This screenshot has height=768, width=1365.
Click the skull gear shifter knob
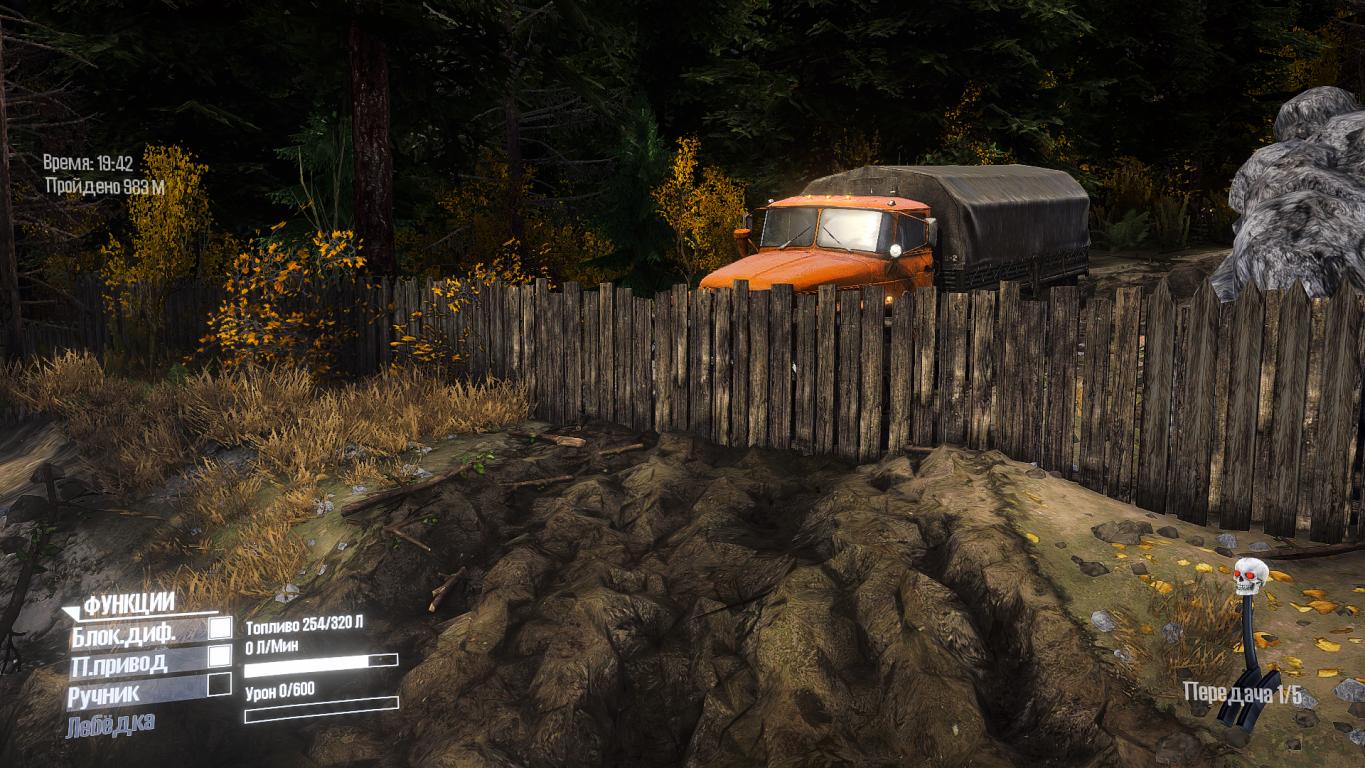click(x=1250, y=576)
